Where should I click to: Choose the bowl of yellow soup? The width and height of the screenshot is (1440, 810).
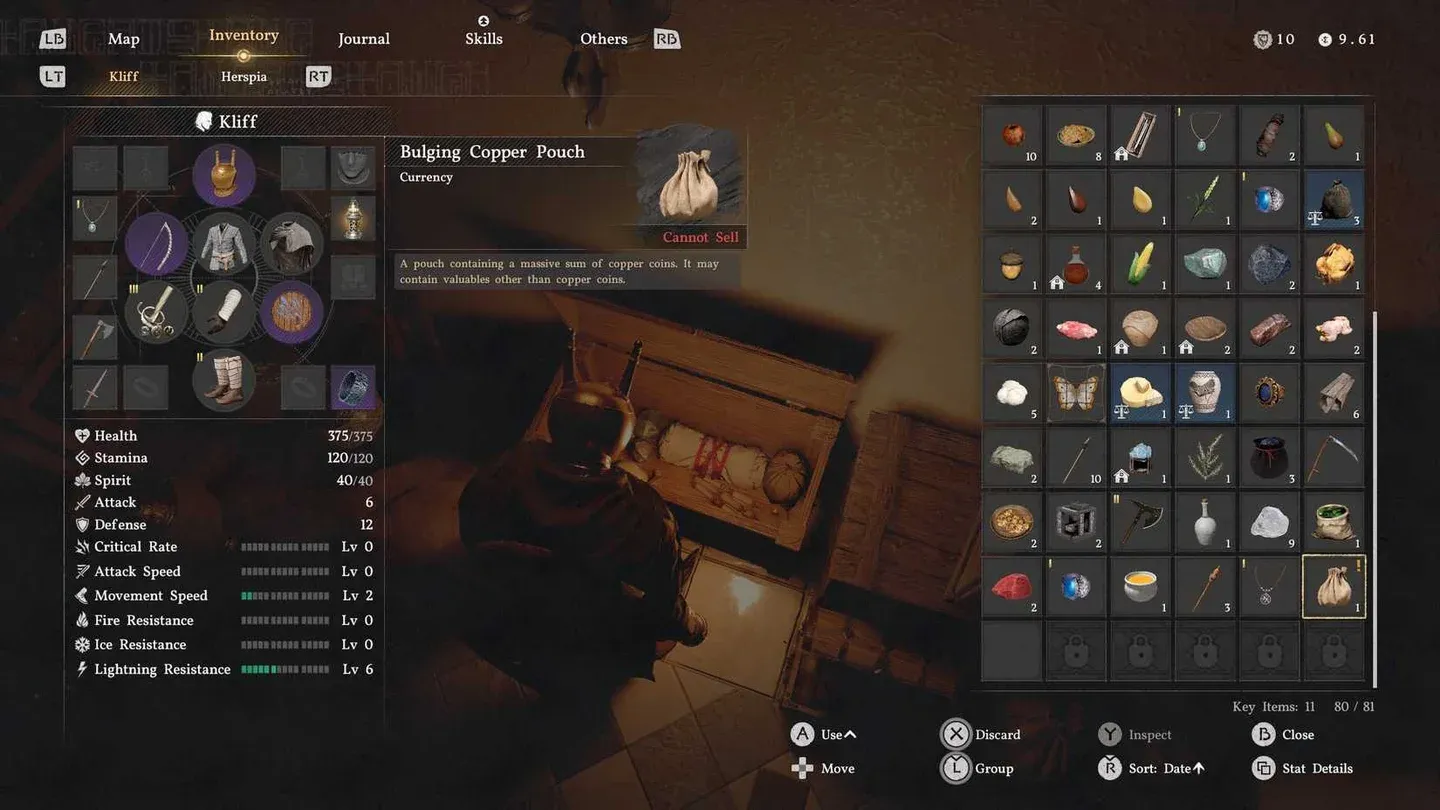coord(1140,587)
